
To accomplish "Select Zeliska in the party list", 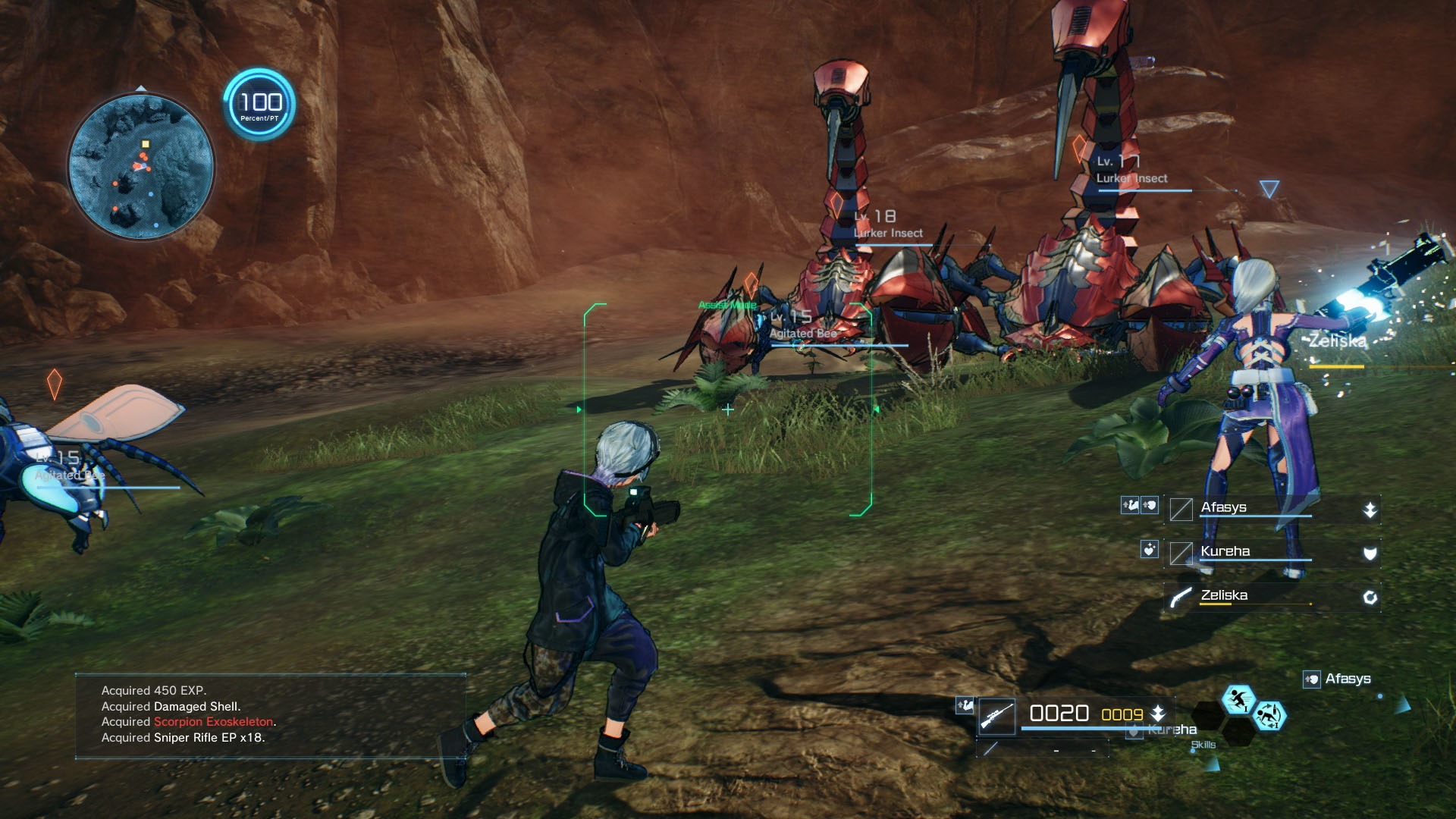I will (x=1224, y=595).
